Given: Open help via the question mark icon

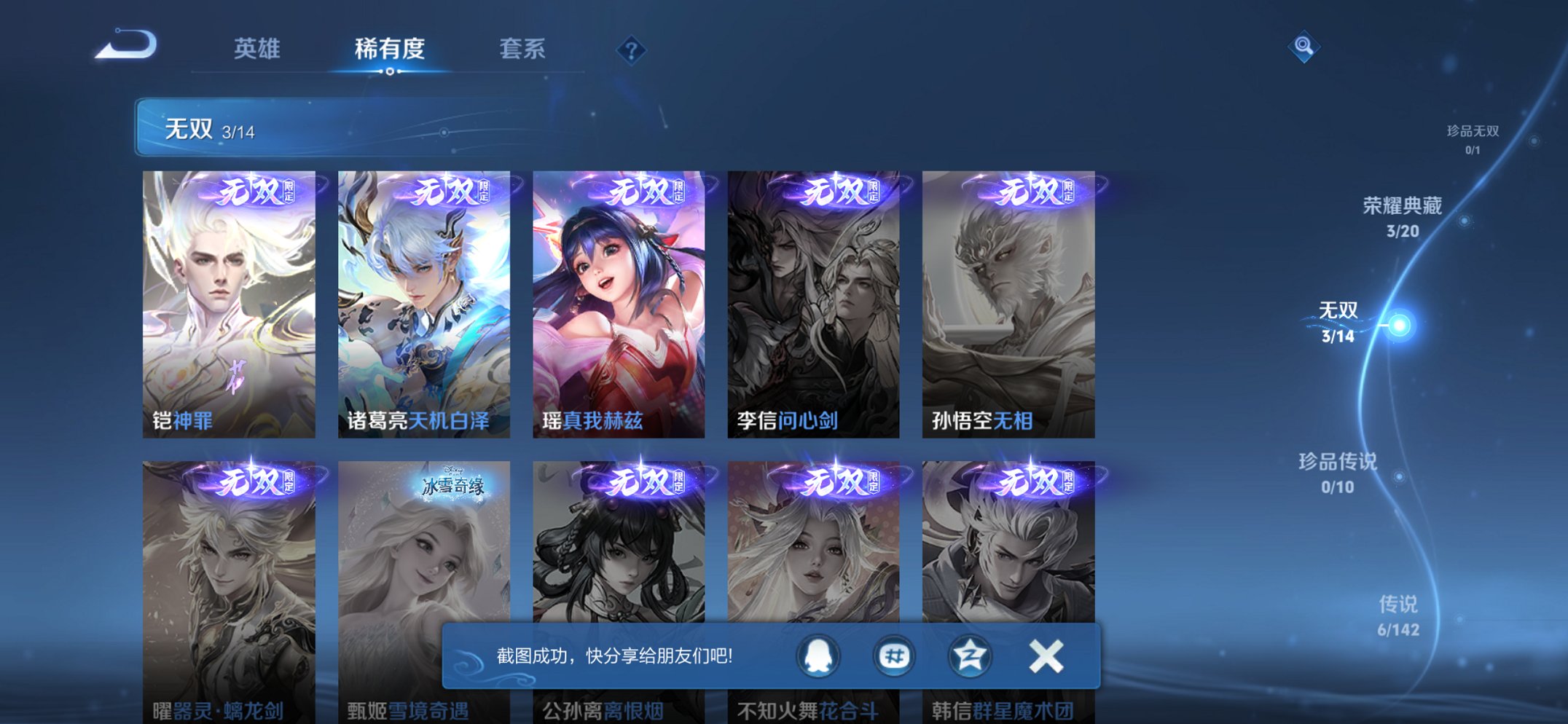Looking at the screenshot, I should pyautogui.click(x=632, y=50).
